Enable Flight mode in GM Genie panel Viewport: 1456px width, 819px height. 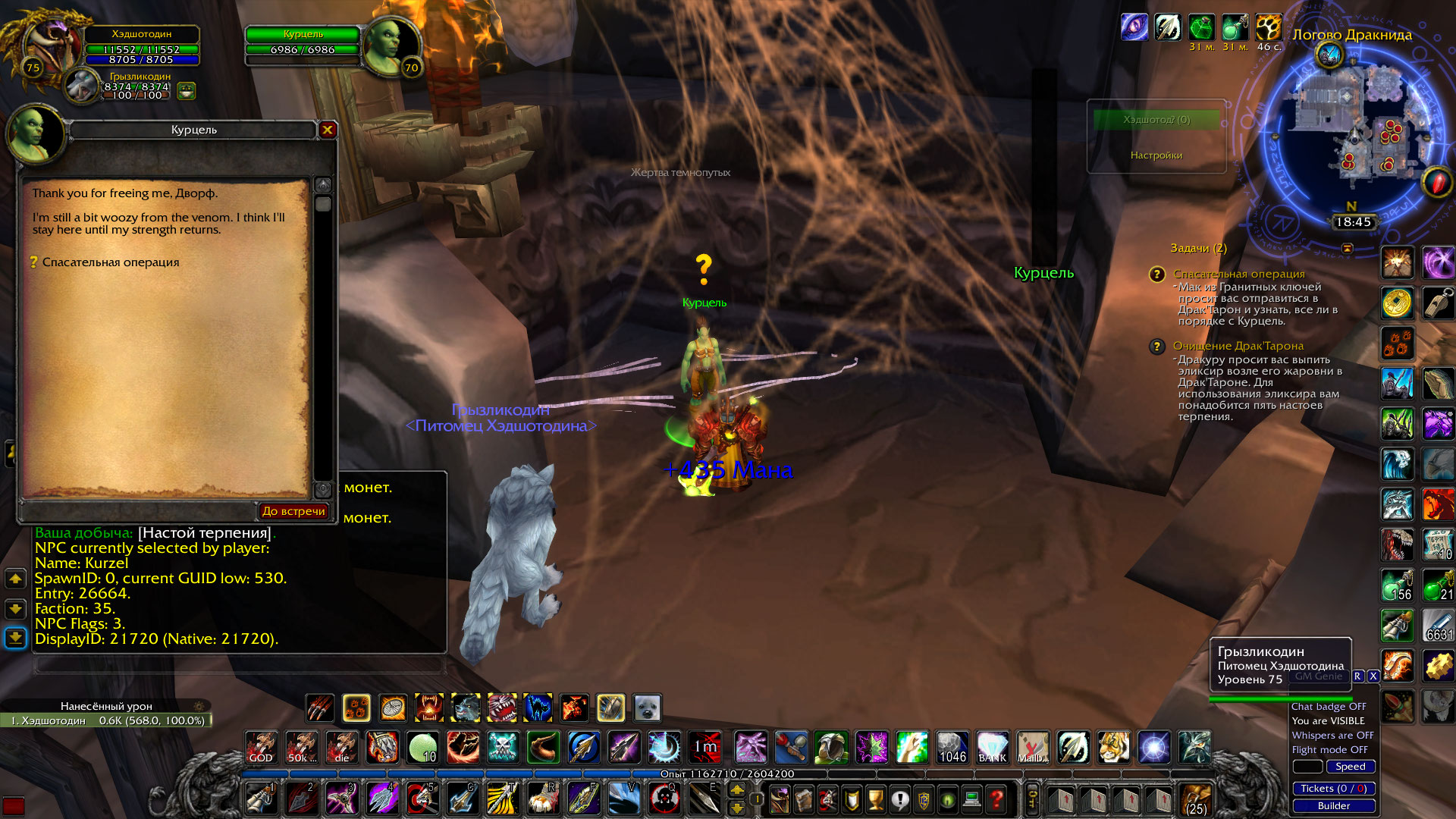coord(1329,750)
